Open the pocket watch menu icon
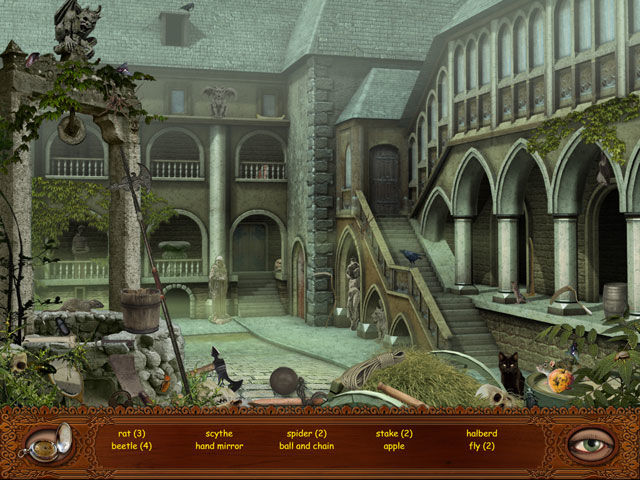The image size is (640, 480). 49,441
